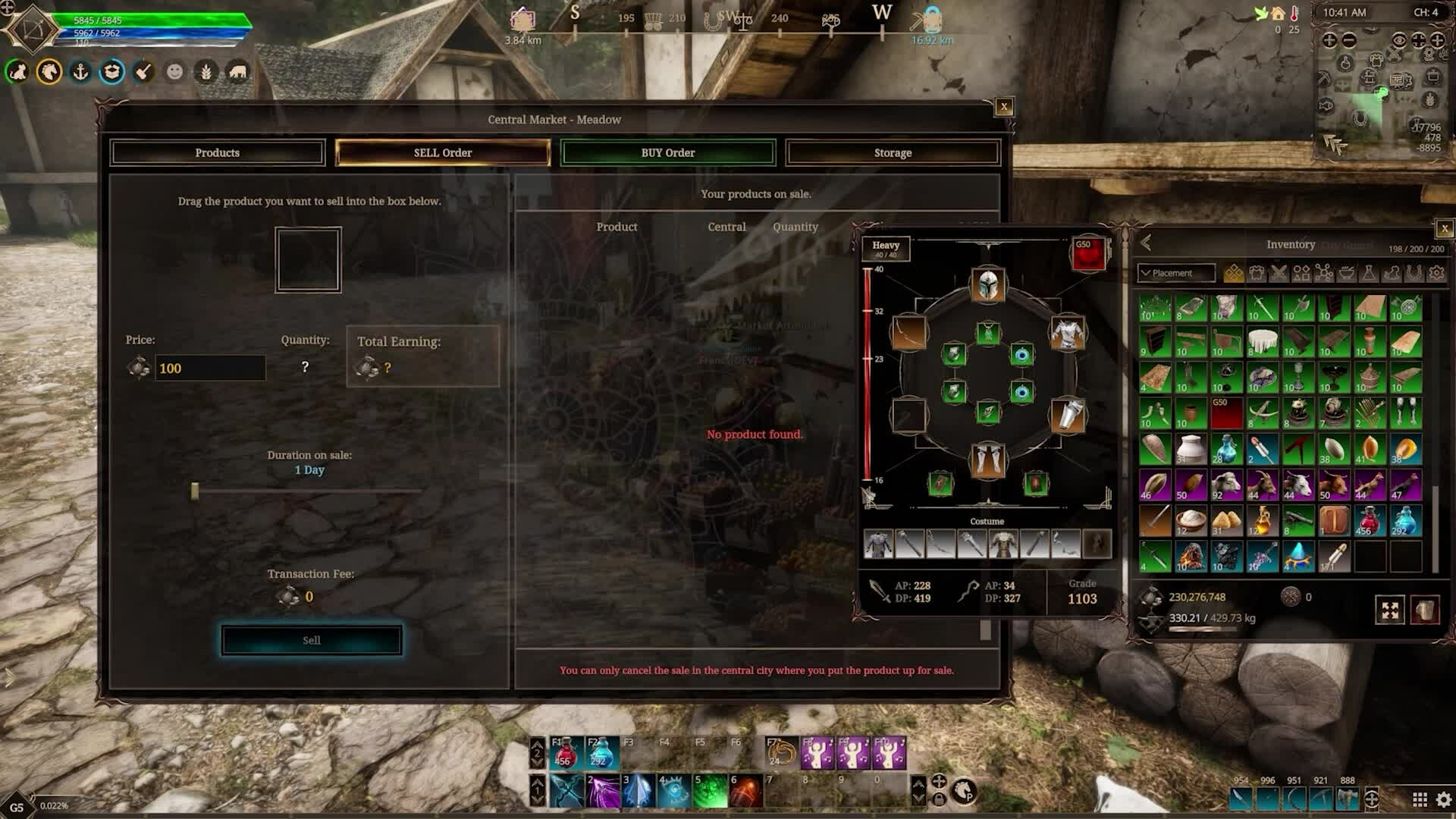Select the Storage tab
Screen dimensions: 1456x819
pyautogui.click(x=893, y=152)
